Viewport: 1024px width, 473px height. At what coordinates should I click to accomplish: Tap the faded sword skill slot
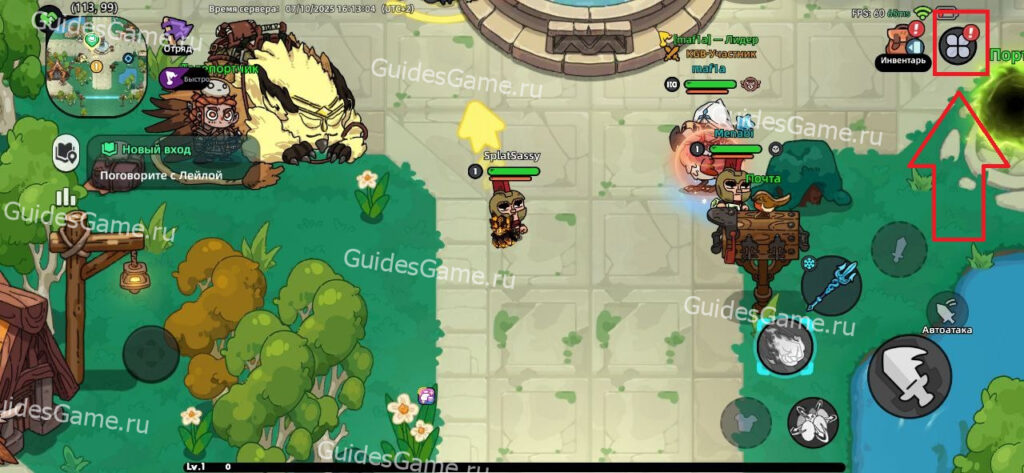point(898,249)
